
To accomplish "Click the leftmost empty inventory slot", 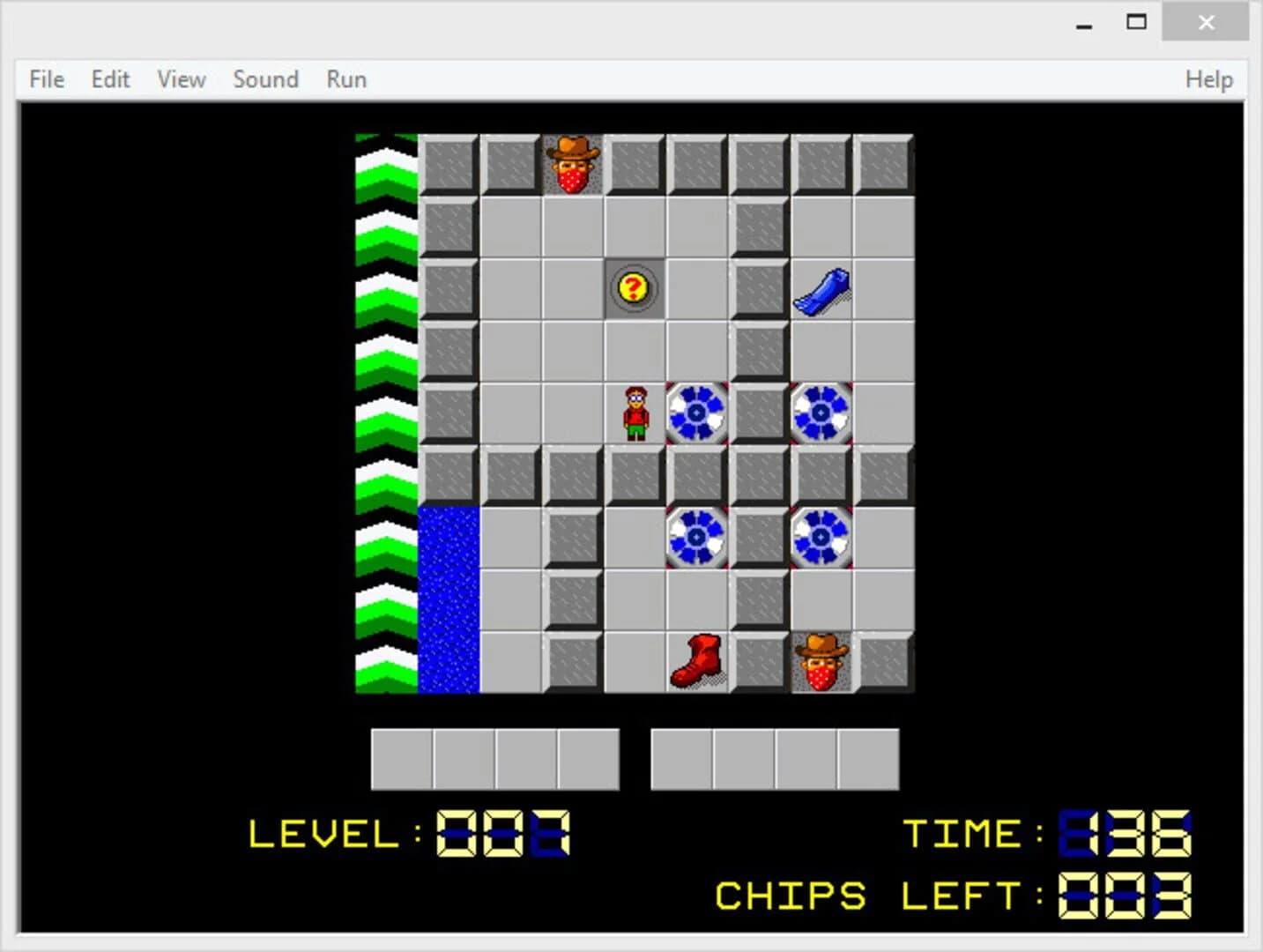I will (x=402, y=758).
